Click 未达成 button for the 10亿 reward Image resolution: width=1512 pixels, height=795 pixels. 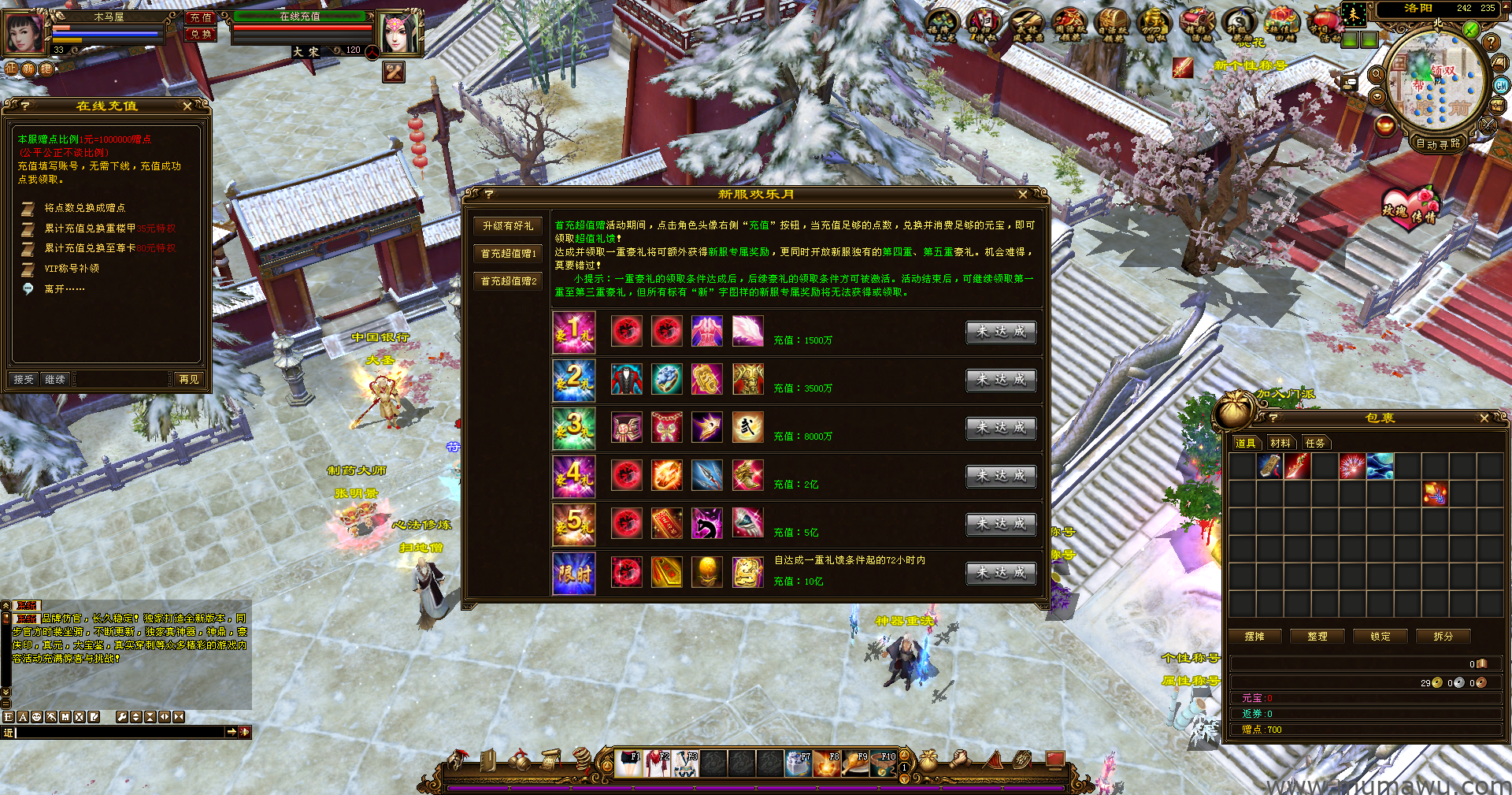point(1001,573)
